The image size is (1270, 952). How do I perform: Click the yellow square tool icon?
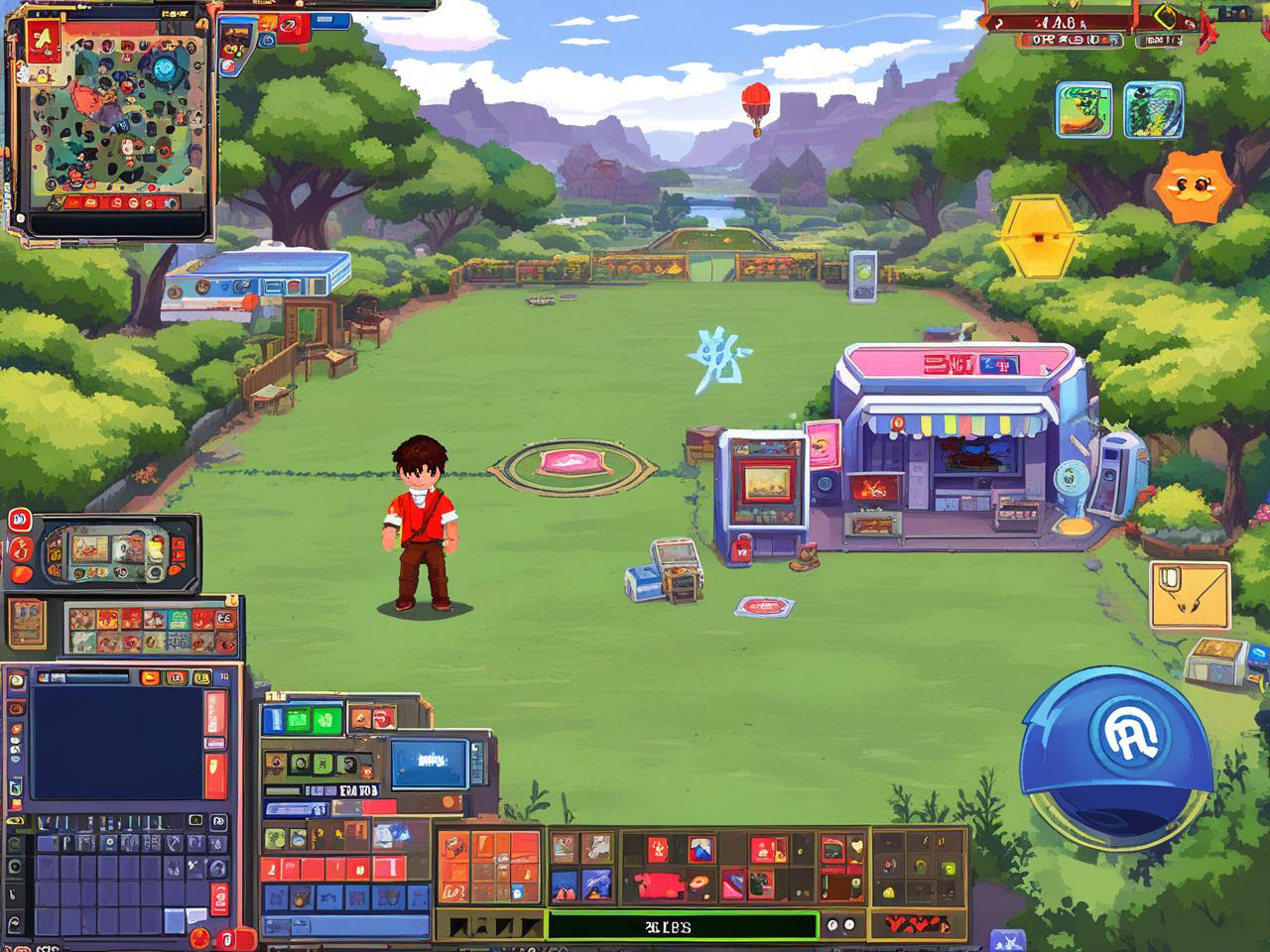(x=1190, y=595)
